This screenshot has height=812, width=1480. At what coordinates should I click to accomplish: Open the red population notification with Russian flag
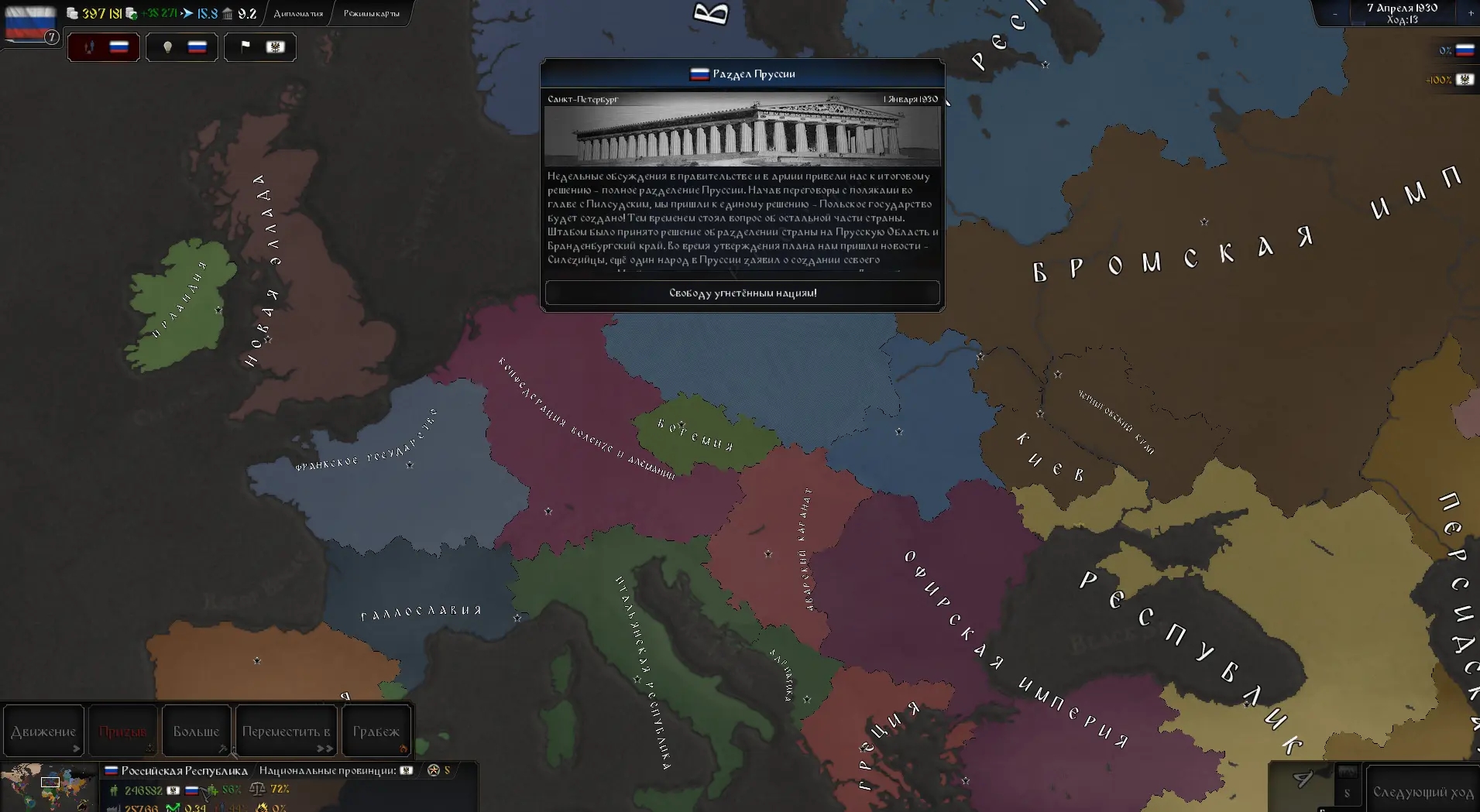[104, 47]
